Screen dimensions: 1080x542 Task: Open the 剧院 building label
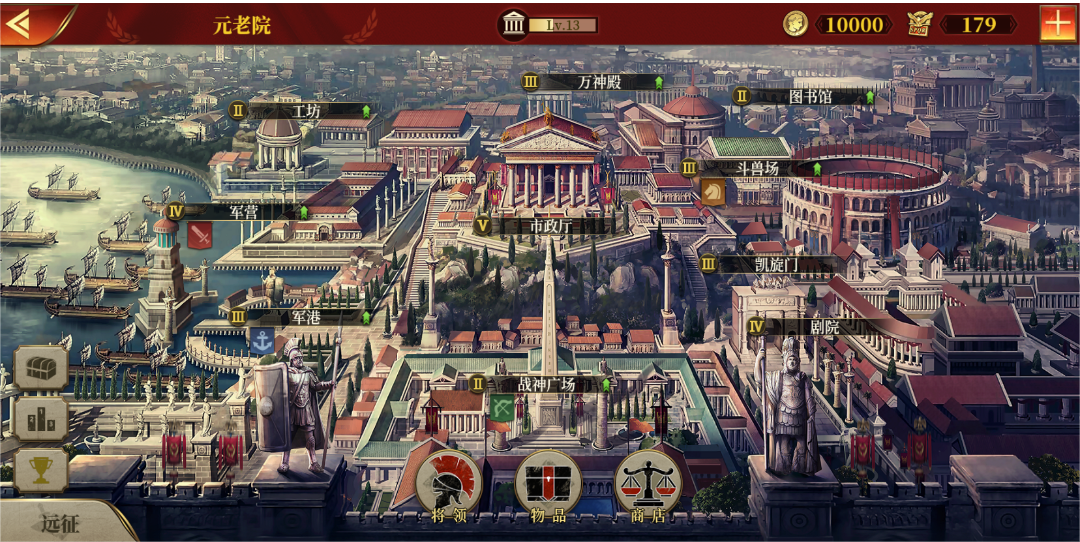(x=824, y=326)
